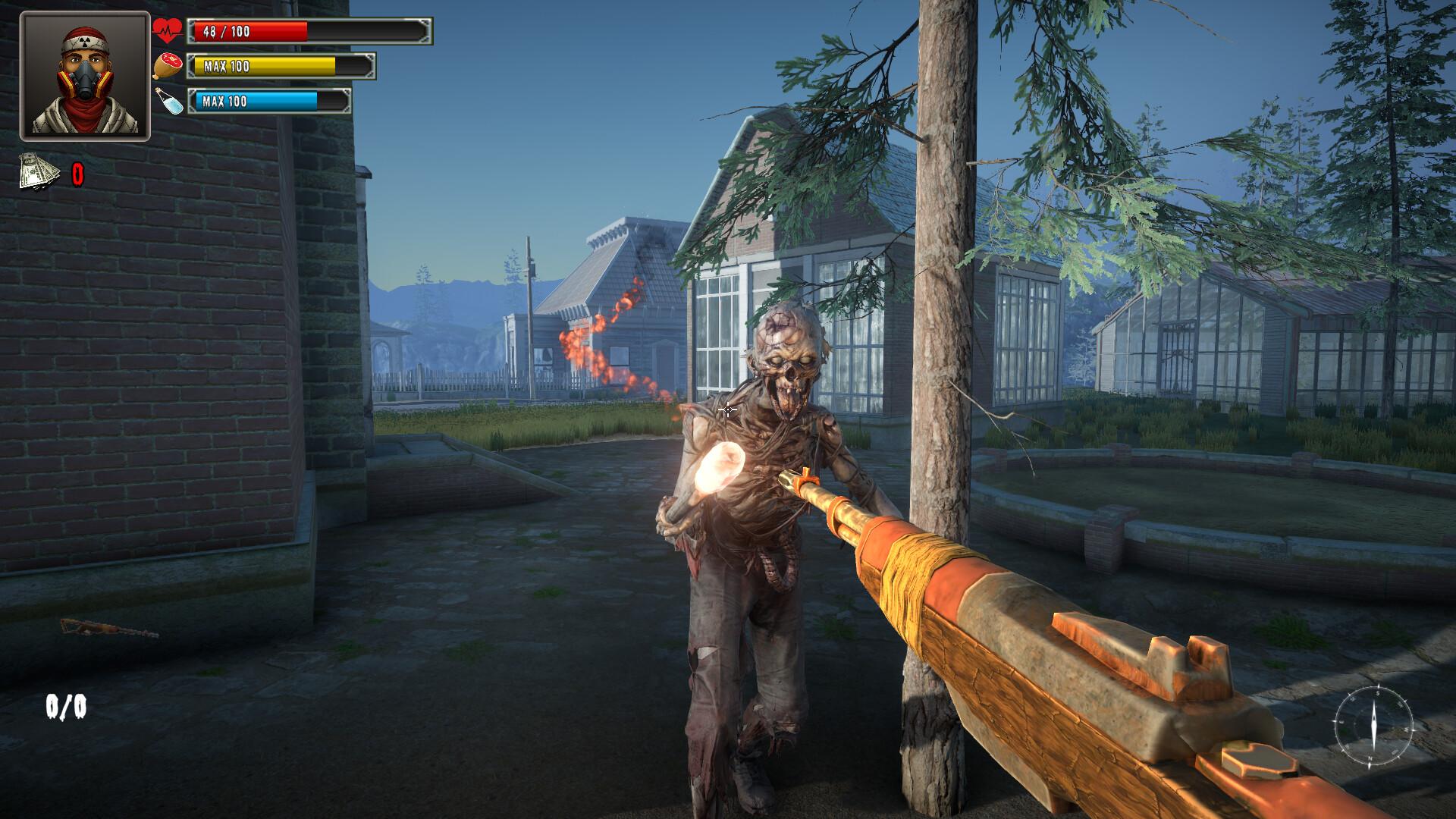Click the equipped rifle weapon icon
Viewport: 1456px width, 819px height.
109,629
